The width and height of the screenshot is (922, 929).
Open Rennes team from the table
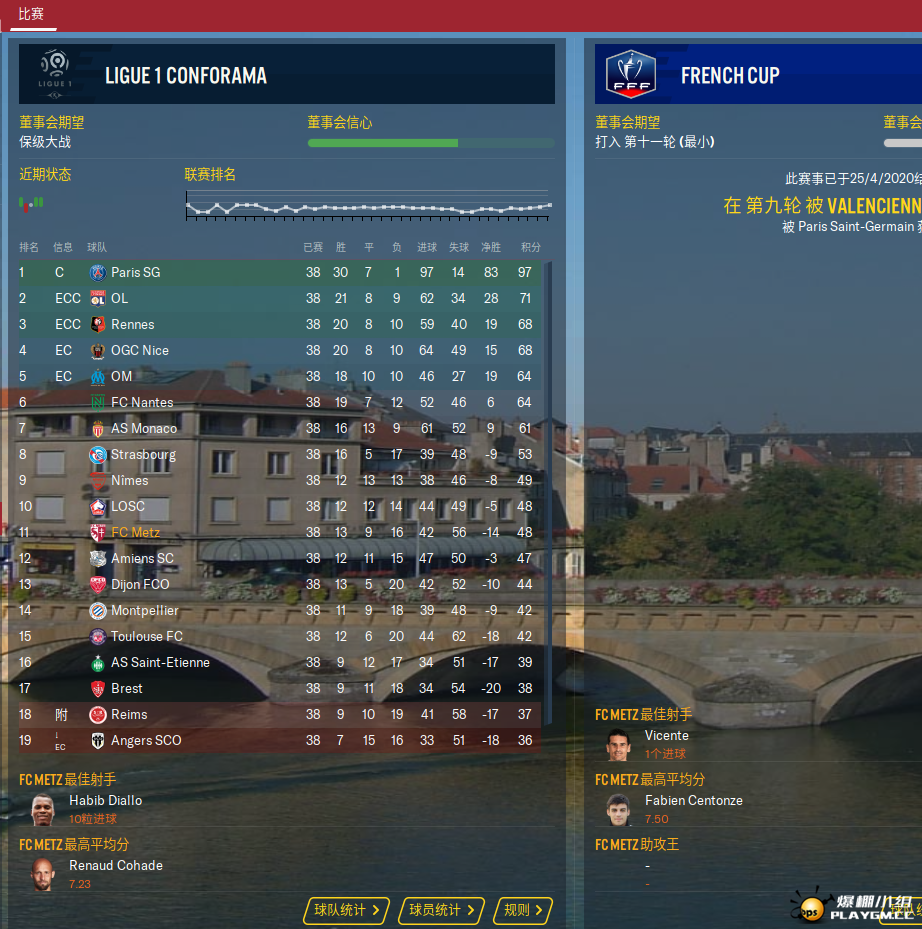tap(132, 324)
